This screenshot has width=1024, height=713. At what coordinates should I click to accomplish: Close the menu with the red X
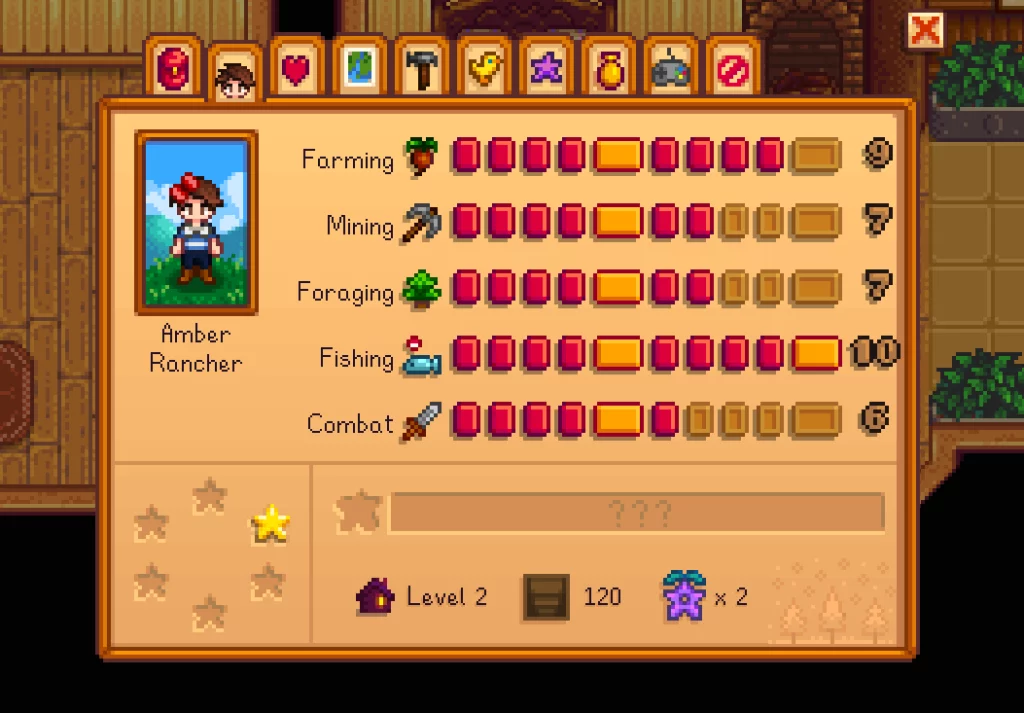[x=925, y=31]
